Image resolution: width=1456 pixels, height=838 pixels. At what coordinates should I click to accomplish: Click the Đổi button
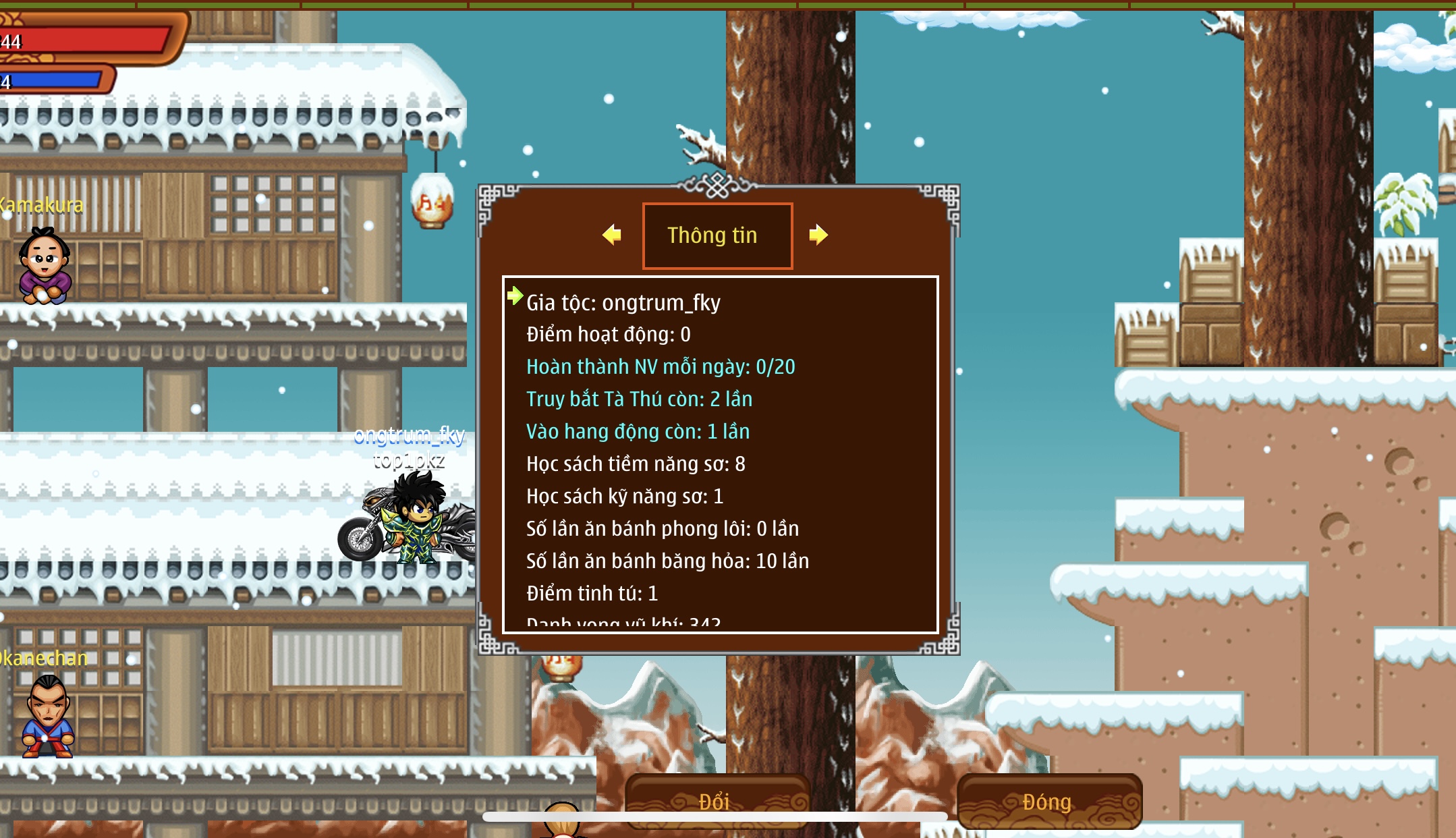click(717, 801)
